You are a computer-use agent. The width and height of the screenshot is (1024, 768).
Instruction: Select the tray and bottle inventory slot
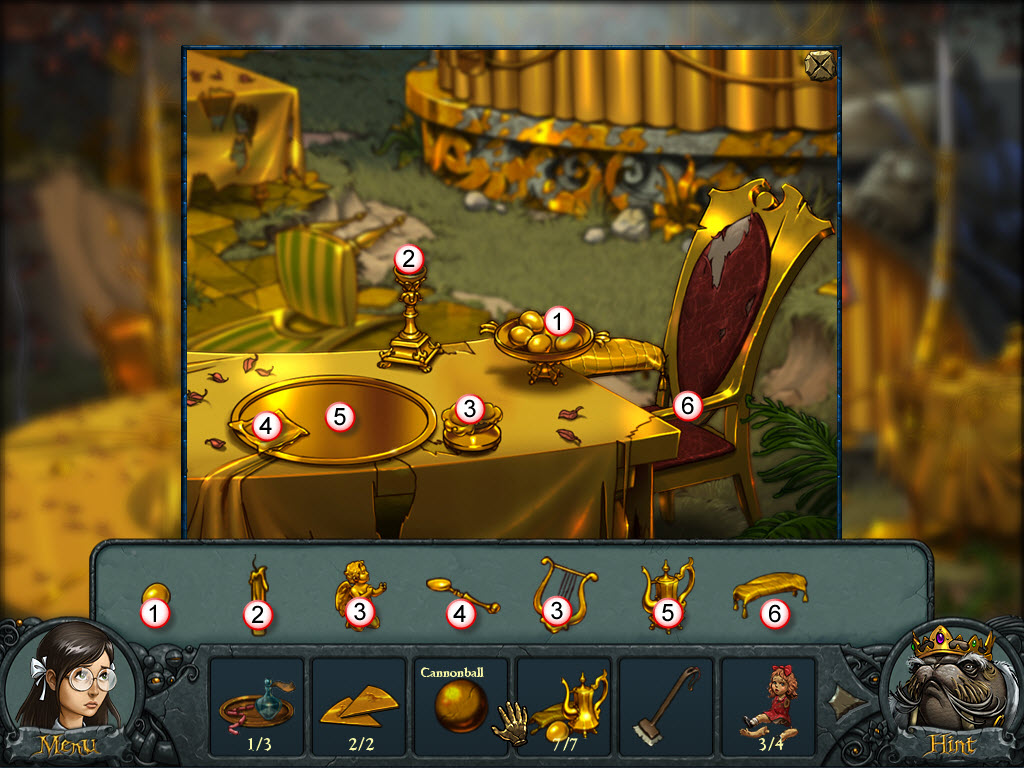pos(257,705)
